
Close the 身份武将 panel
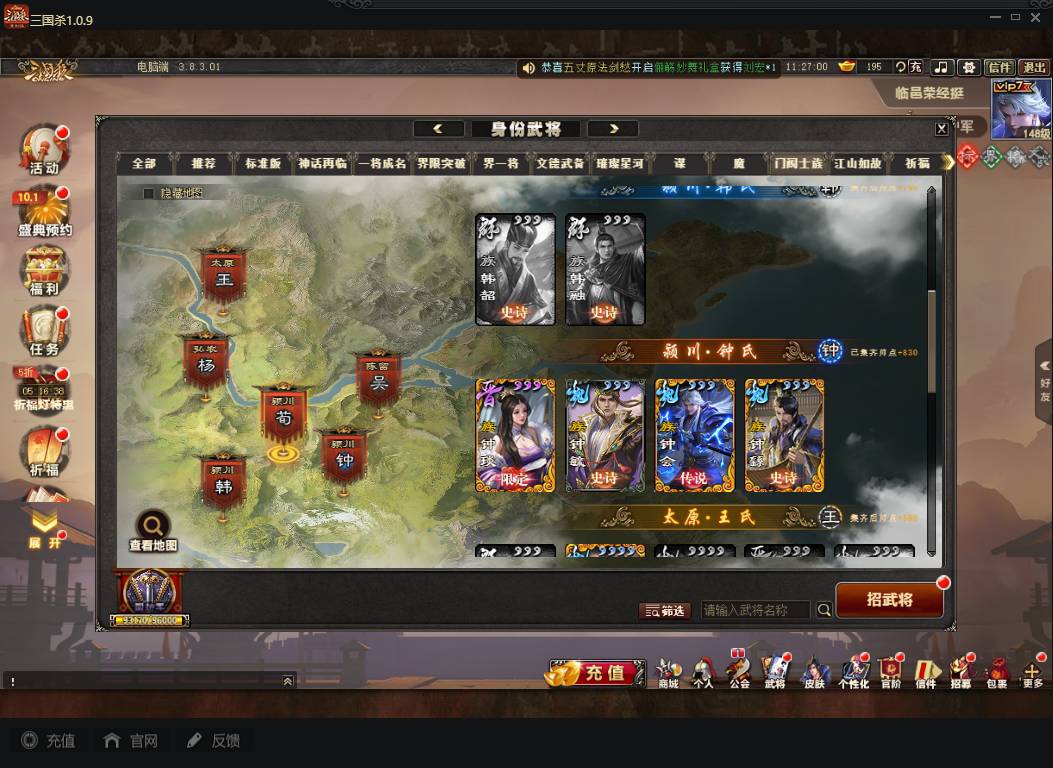941,129
